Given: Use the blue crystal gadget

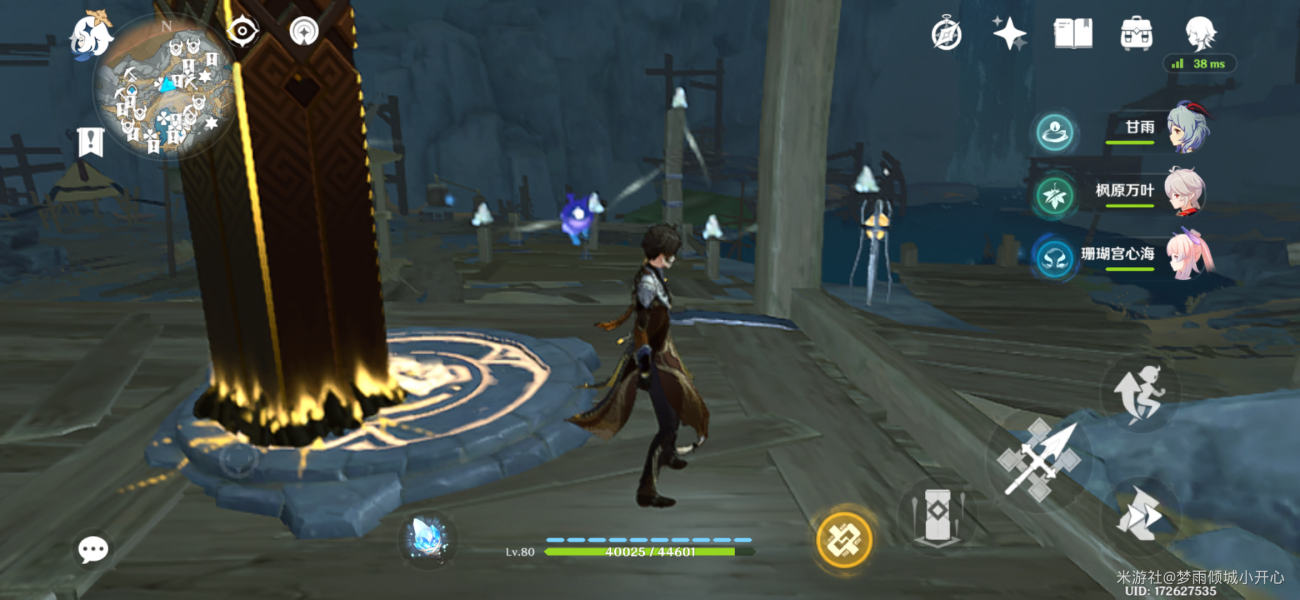Looking at the screenshot, I should 428,539.
